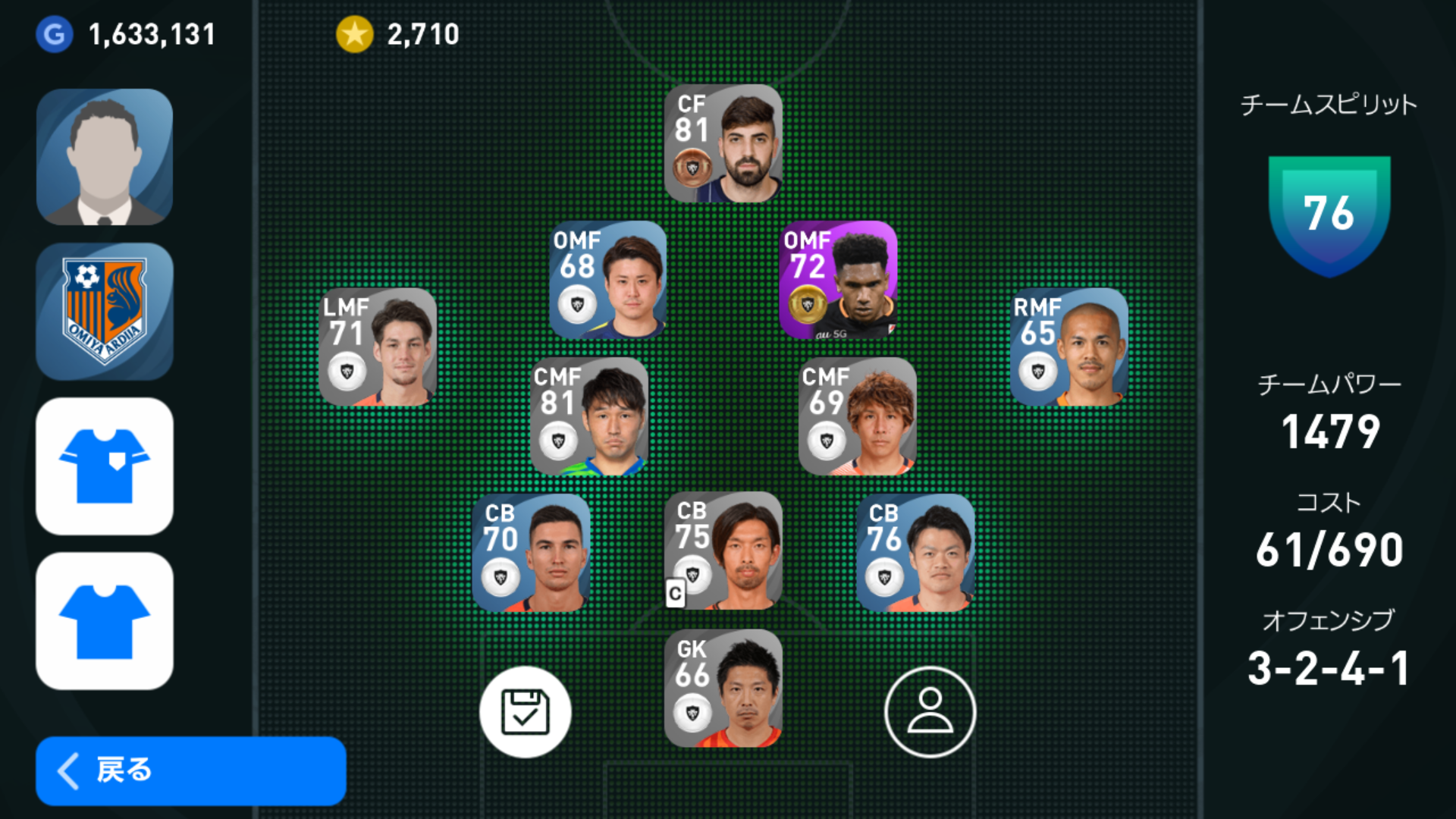The width and height of the screenshot is (1456, 819).
Task: Open the plain blue shirt option
Action: tap(105, 621)
